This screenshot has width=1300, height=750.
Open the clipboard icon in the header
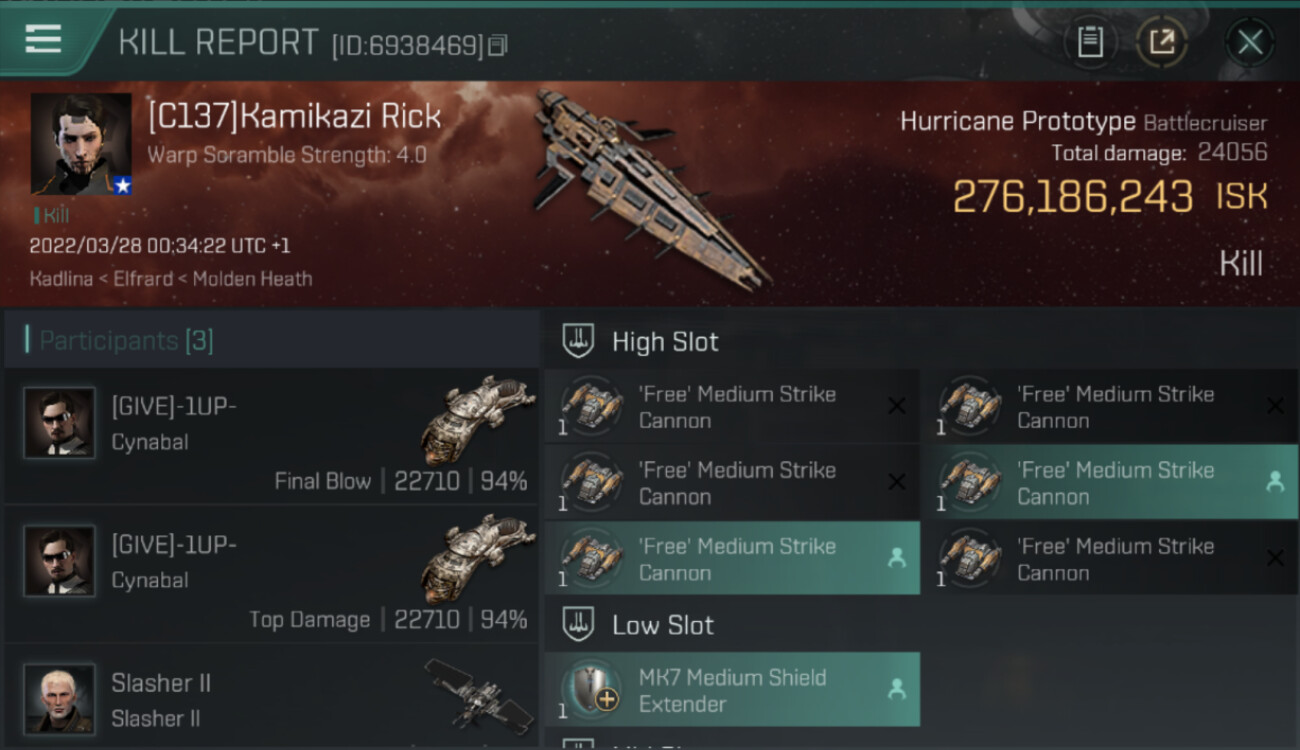coord(1090,42)
